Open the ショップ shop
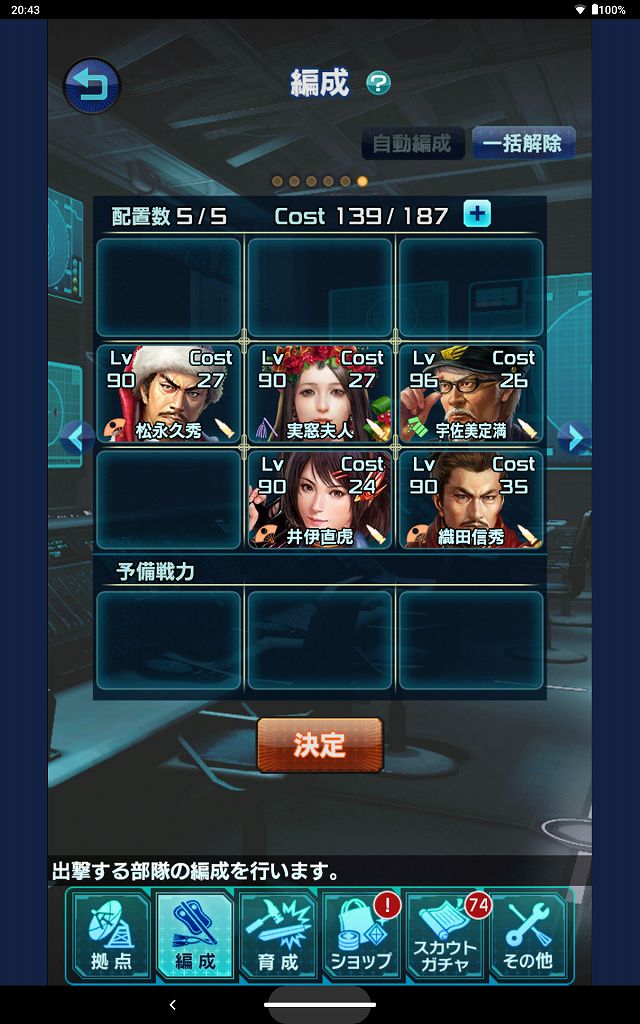640x1024 pixels. (361, 935)
